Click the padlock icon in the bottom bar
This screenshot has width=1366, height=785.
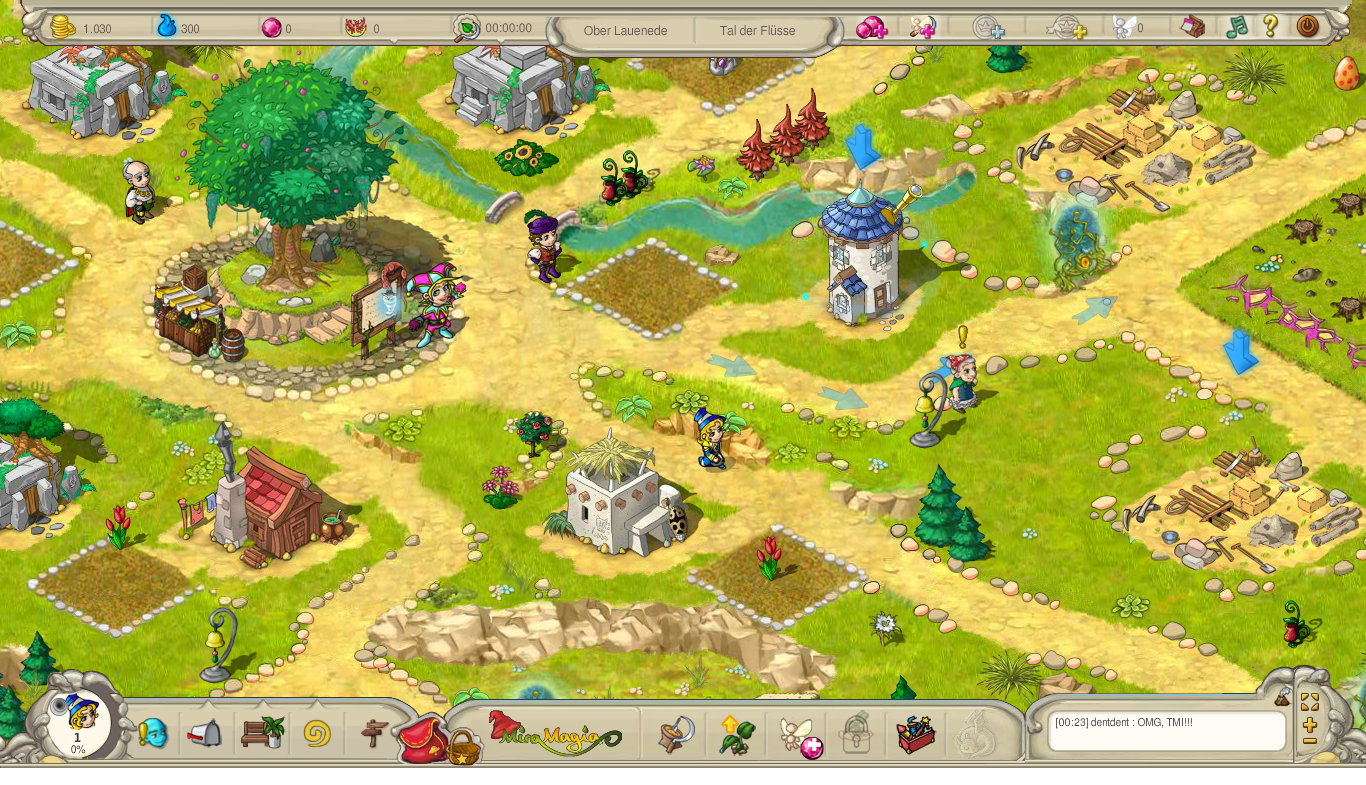(855, 732)
